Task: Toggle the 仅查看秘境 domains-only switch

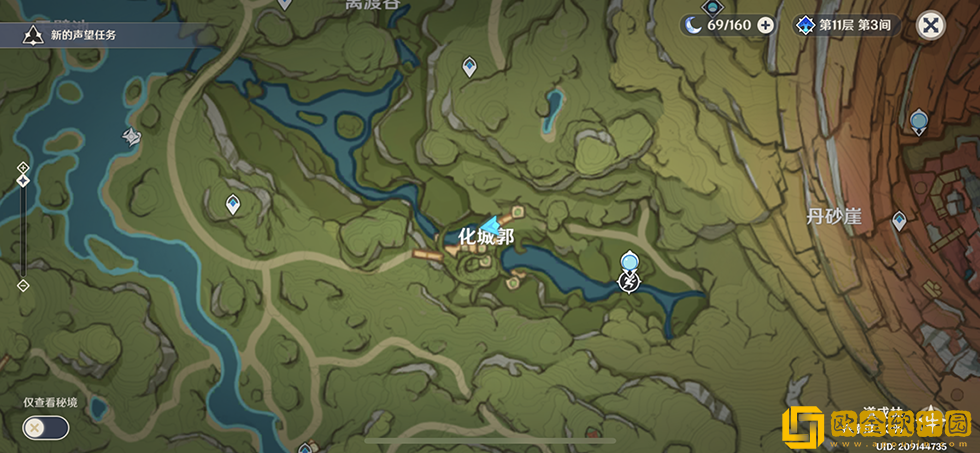Action: (x=46, y=428)
